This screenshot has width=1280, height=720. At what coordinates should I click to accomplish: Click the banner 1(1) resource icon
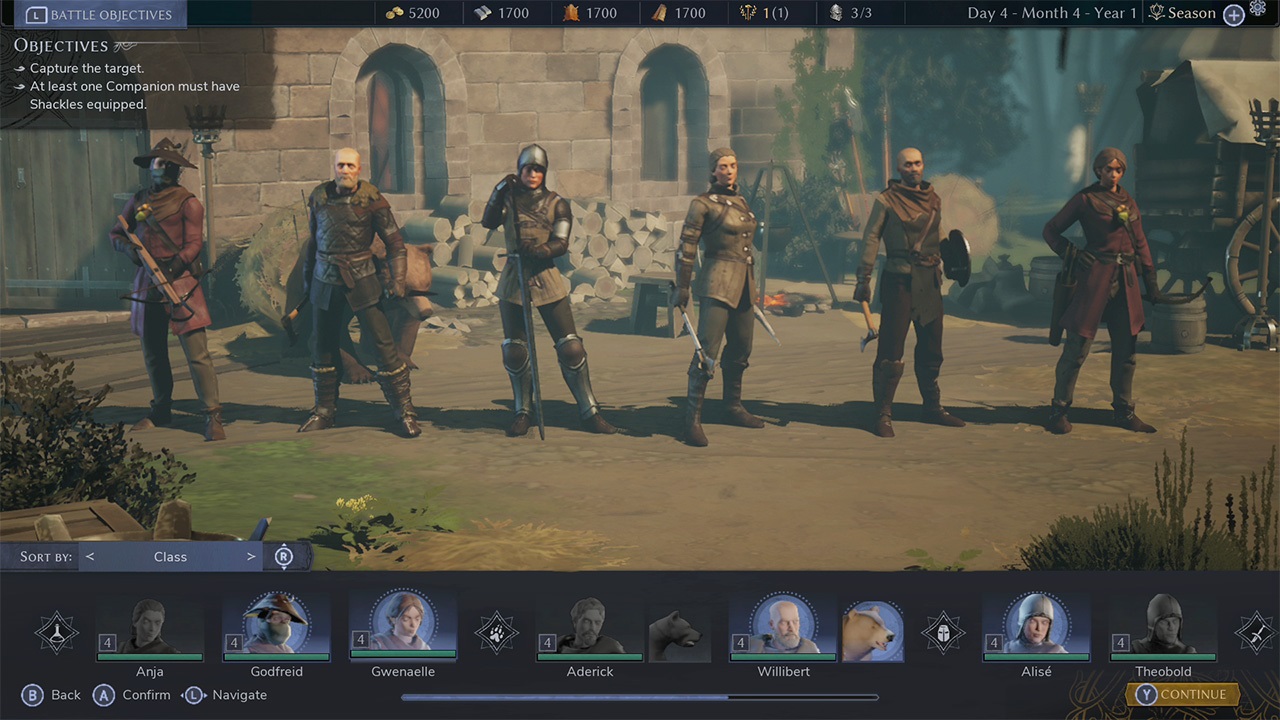click(750, 13)
